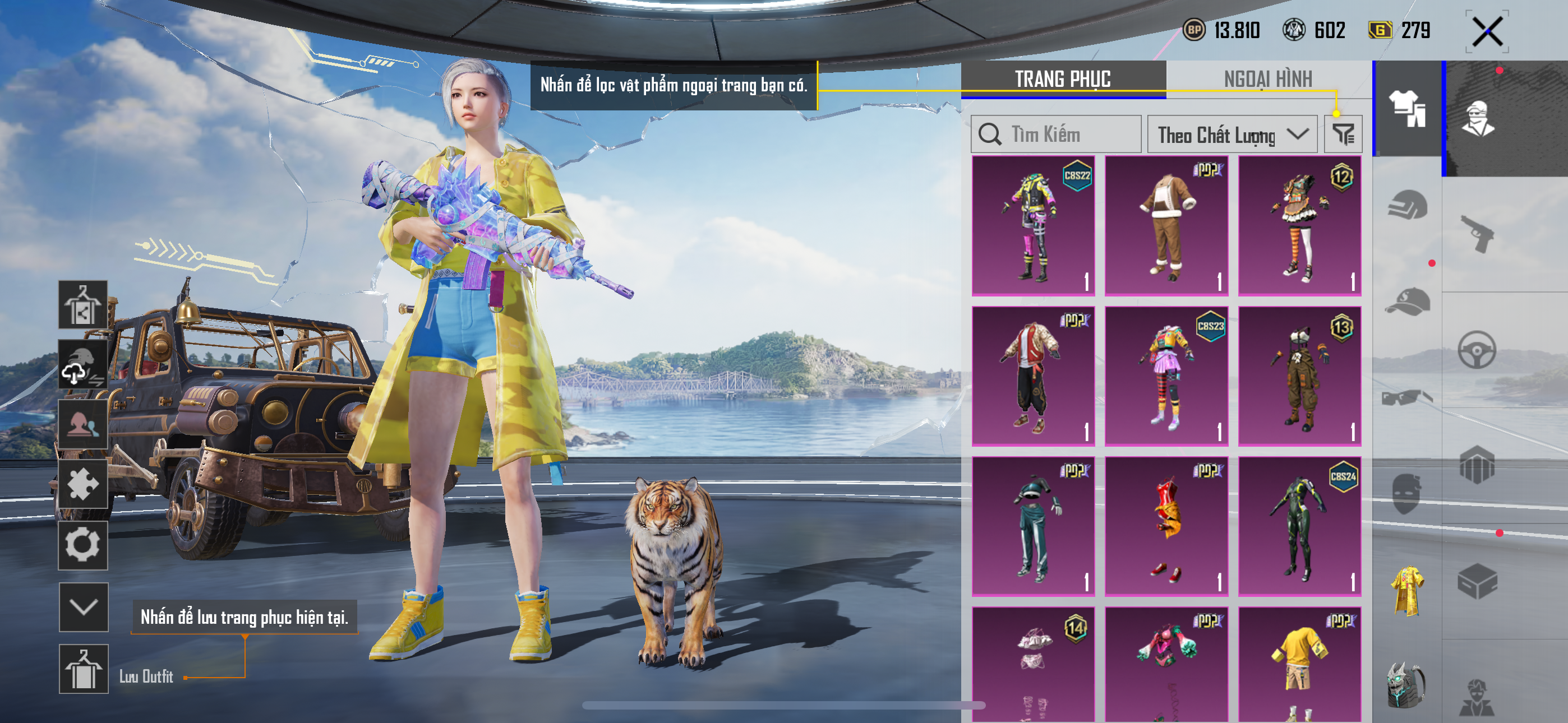Open the pistol weapon skins category
The image size is (1568, 723).
tap(1477, 234)
